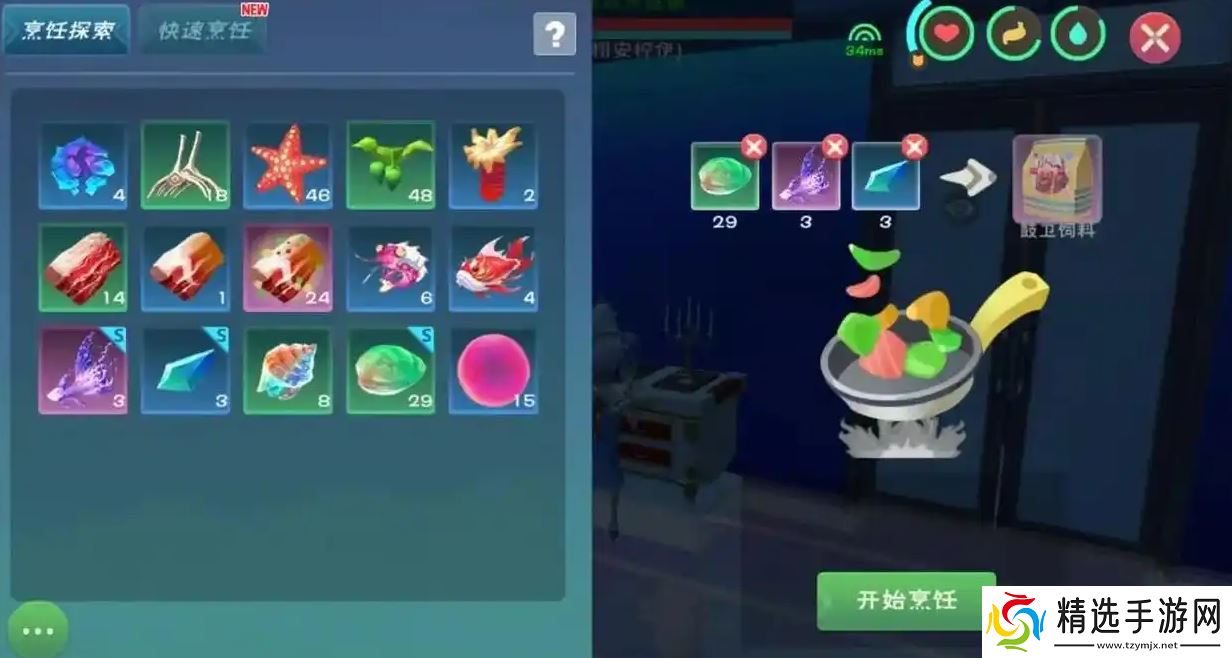This screenshot has height=658, width=1232.
Task: Pick the conch shell ingredient
Action: click(x=288, y=370)
